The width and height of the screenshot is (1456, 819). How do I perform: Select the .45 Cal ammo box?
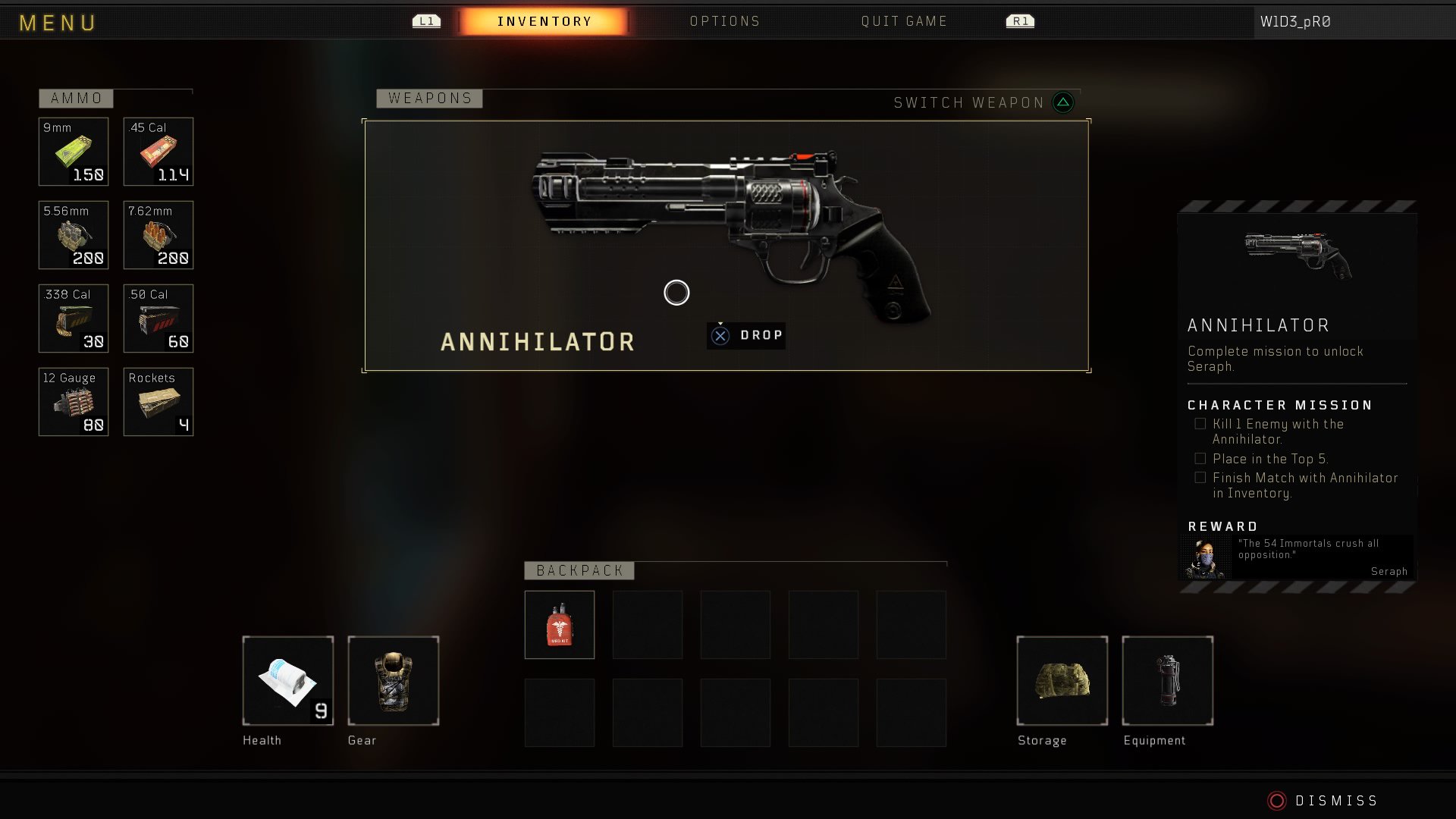click(158, 152)
